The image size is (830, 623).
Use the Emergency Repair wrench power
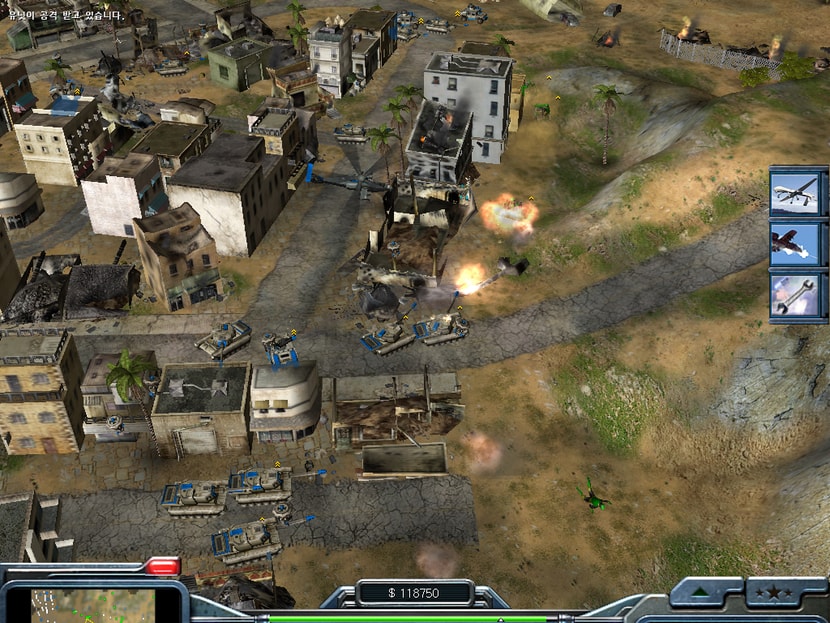pos(798,296)
